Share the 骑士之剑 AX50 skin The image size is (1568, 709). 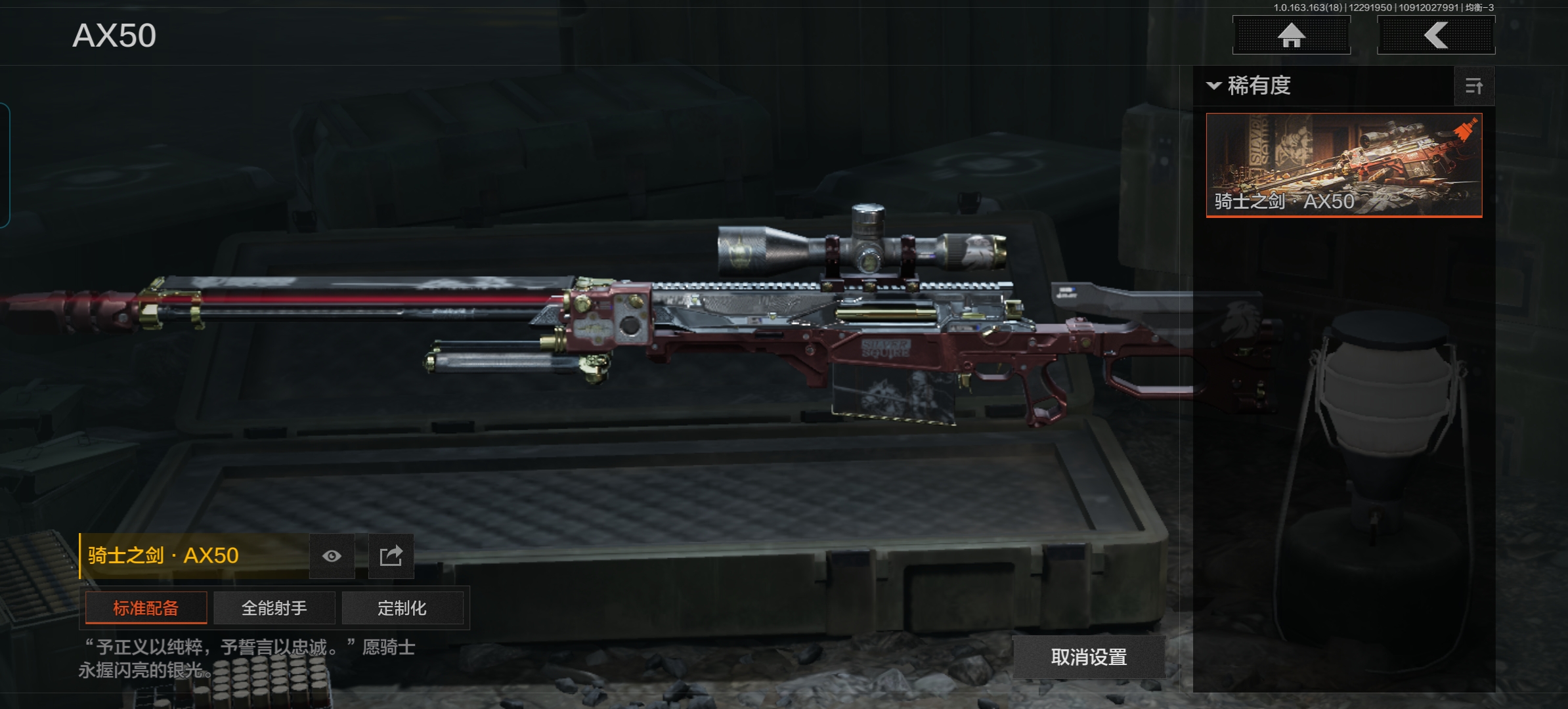pos(391,556)
